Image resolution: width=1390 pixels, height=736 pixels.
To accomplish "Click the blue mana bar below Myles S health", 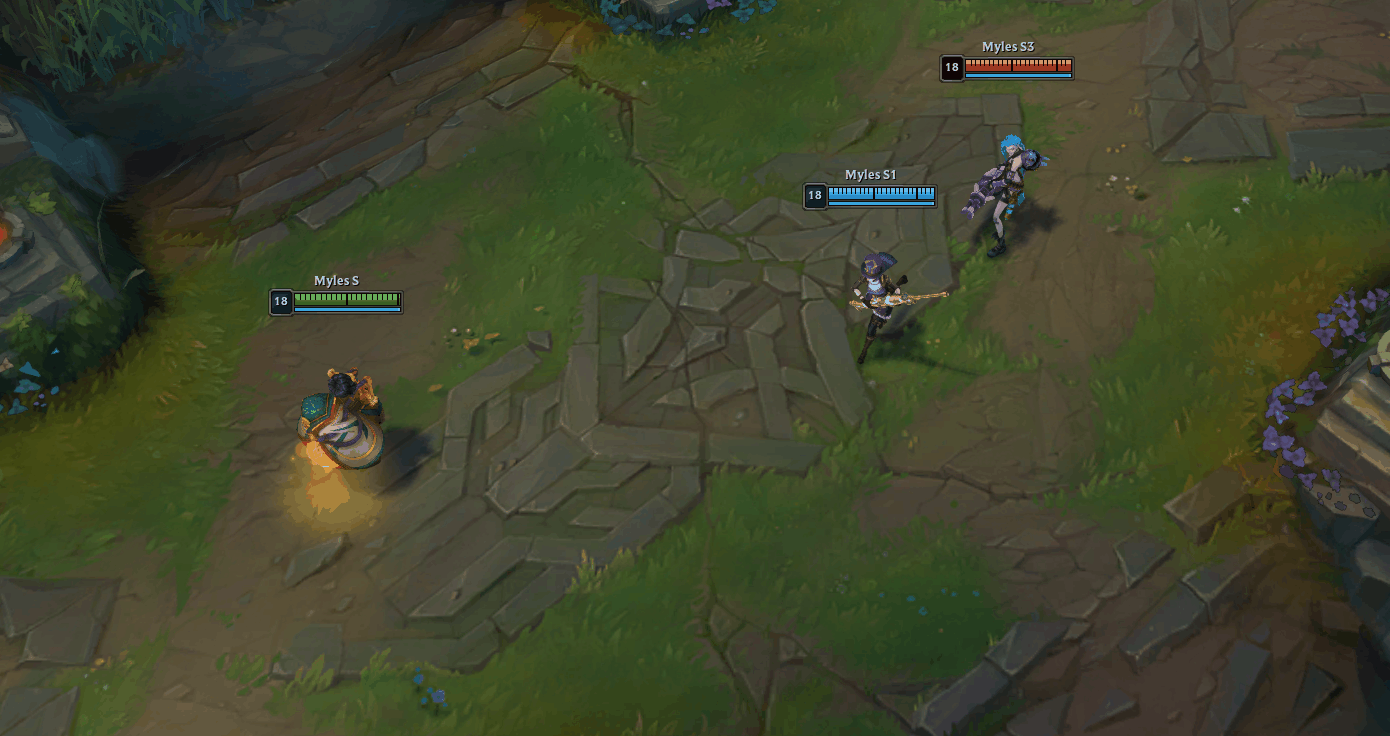I will pos(345,308).
